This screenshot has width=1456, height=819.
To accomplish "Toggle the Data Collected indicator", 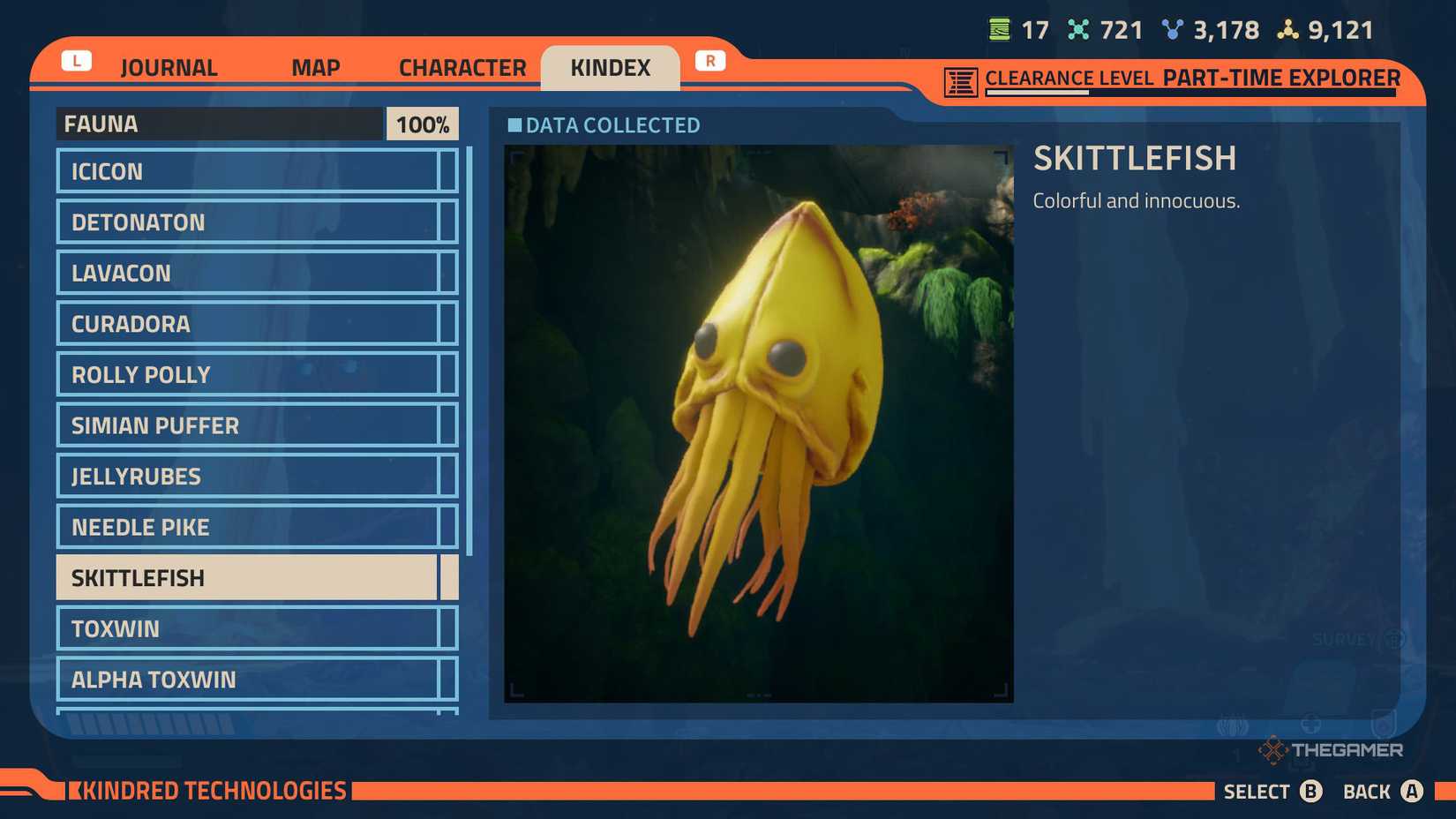I will [x=514, y=125].
